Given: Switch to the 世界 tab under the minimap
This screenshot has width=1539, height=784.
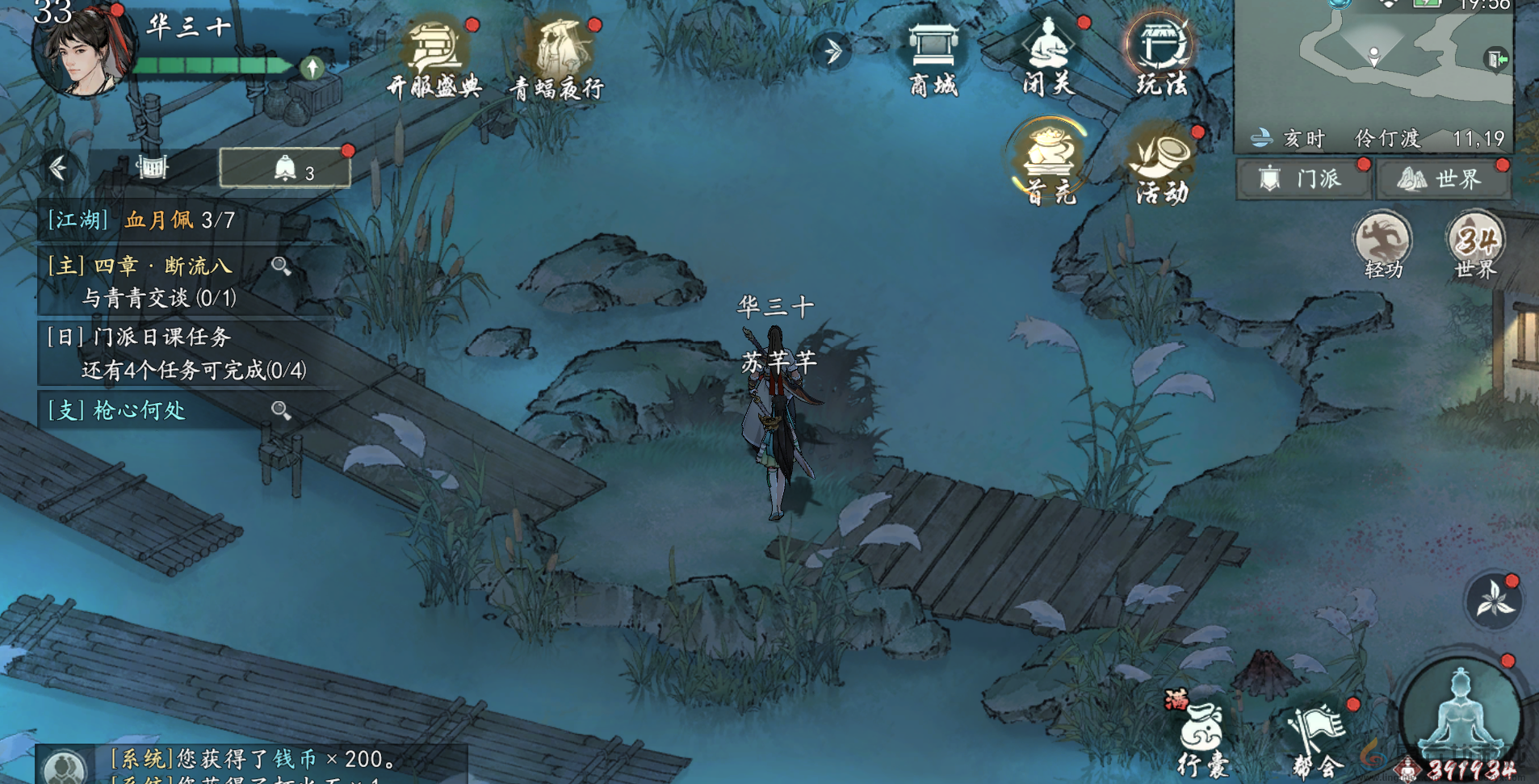Looking at the screenshot, I should click(1443, 178).
